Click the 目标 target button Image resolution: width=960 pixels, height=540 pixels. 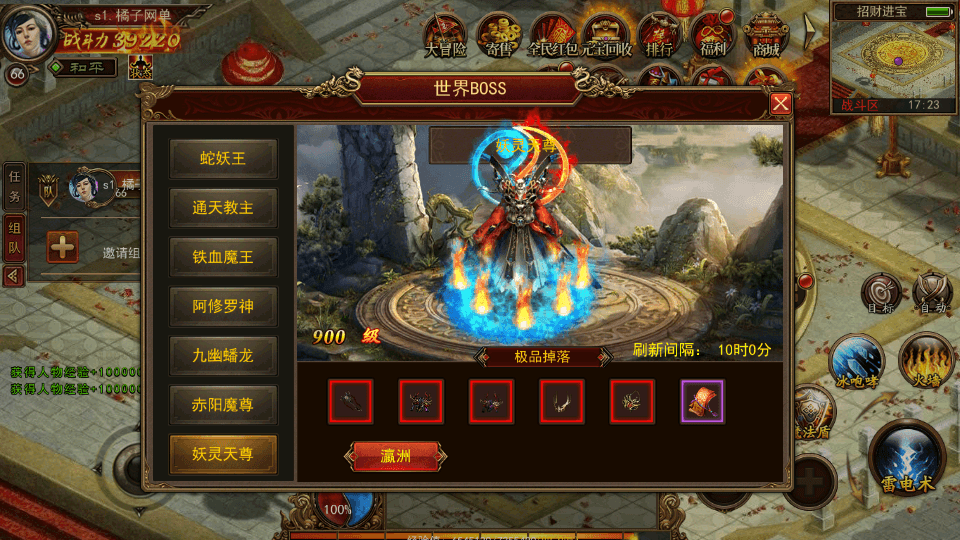tap(880, 292)
